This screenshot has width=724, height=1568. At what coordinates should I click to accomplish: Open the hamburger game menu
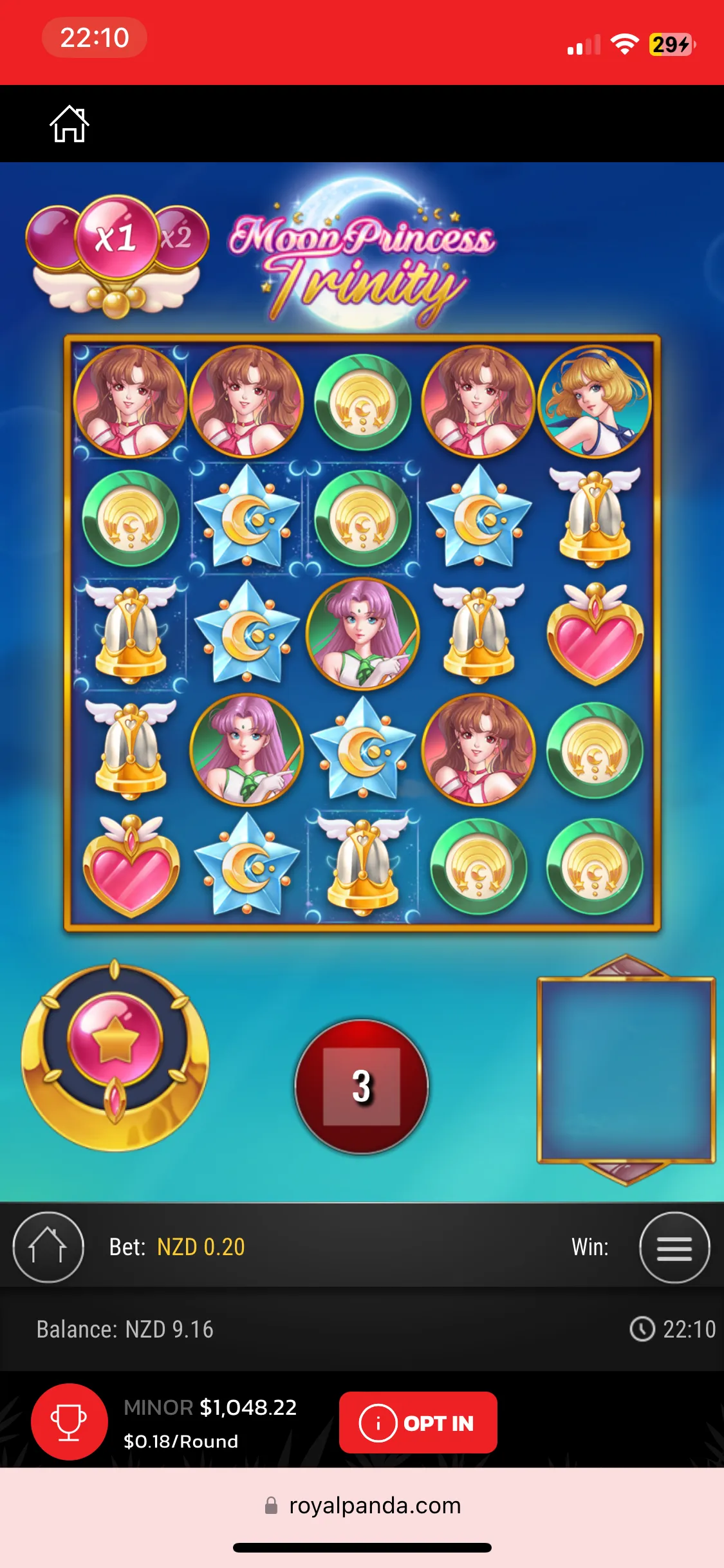[674, 1247]
